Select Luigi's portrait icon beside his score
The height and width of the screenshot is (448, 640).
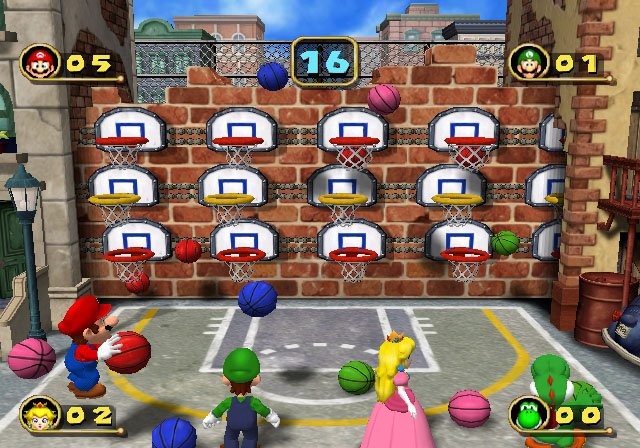pos(527,63)
